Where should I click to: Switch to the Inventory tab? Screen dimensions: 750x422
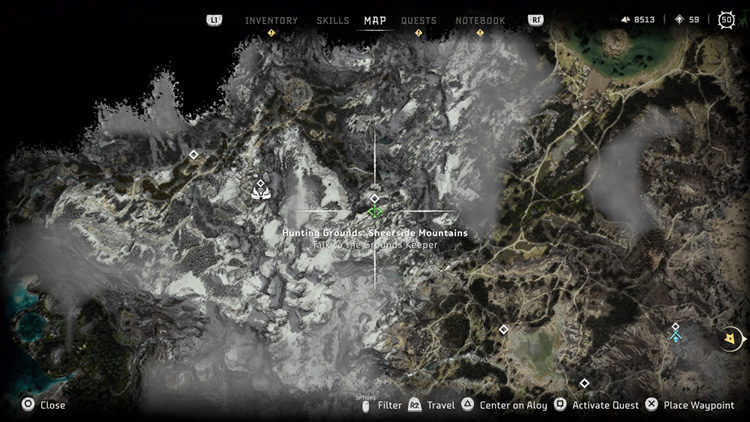[271, 20]
